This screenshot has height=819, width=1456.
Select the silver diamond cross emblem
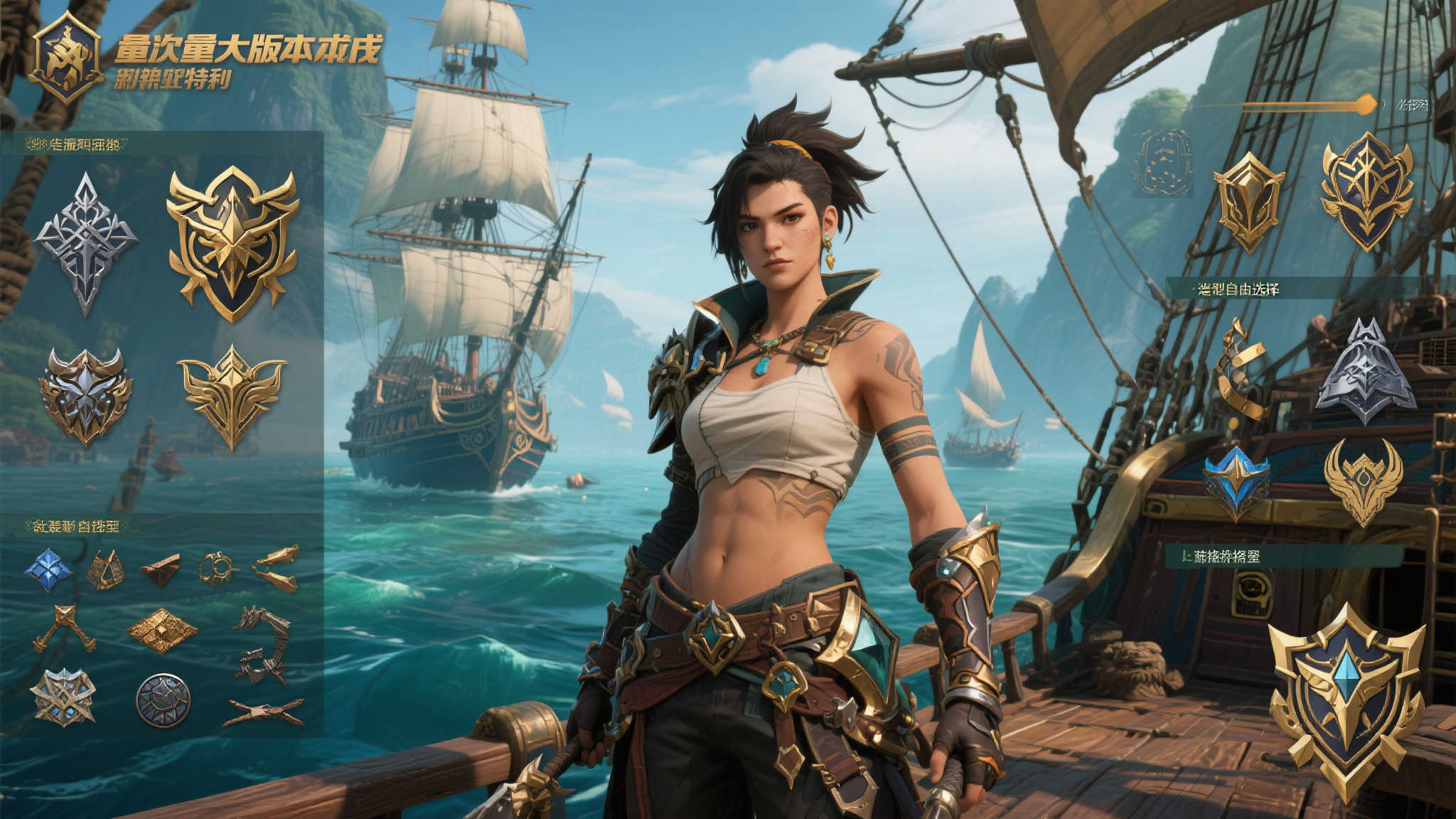tap(85, 242)
